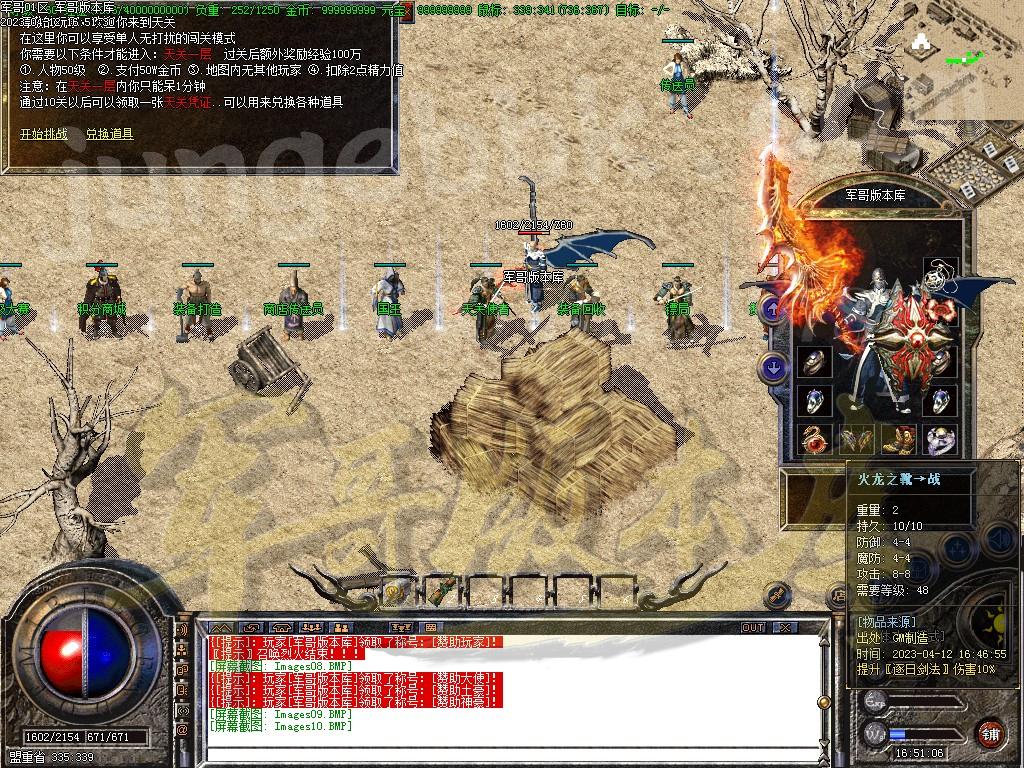Select the red serpent ring slot
Viewport: 1024px width, 768px height.
coord(815,439)
